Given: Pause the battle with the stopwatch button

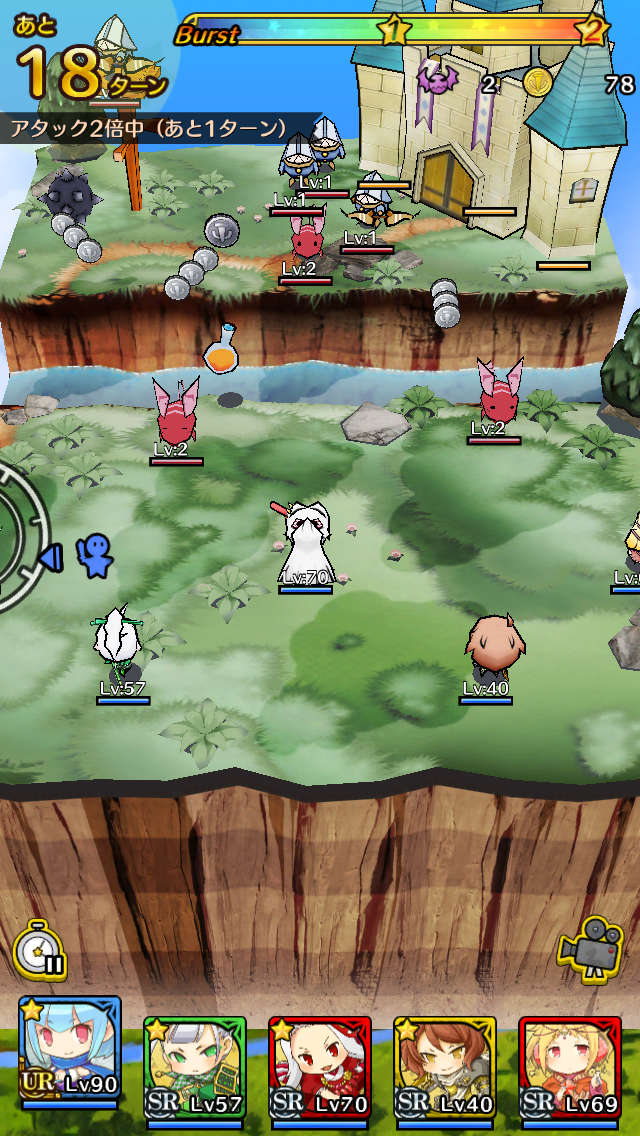Looking at the screenshot, I should [x=40, y=949].
